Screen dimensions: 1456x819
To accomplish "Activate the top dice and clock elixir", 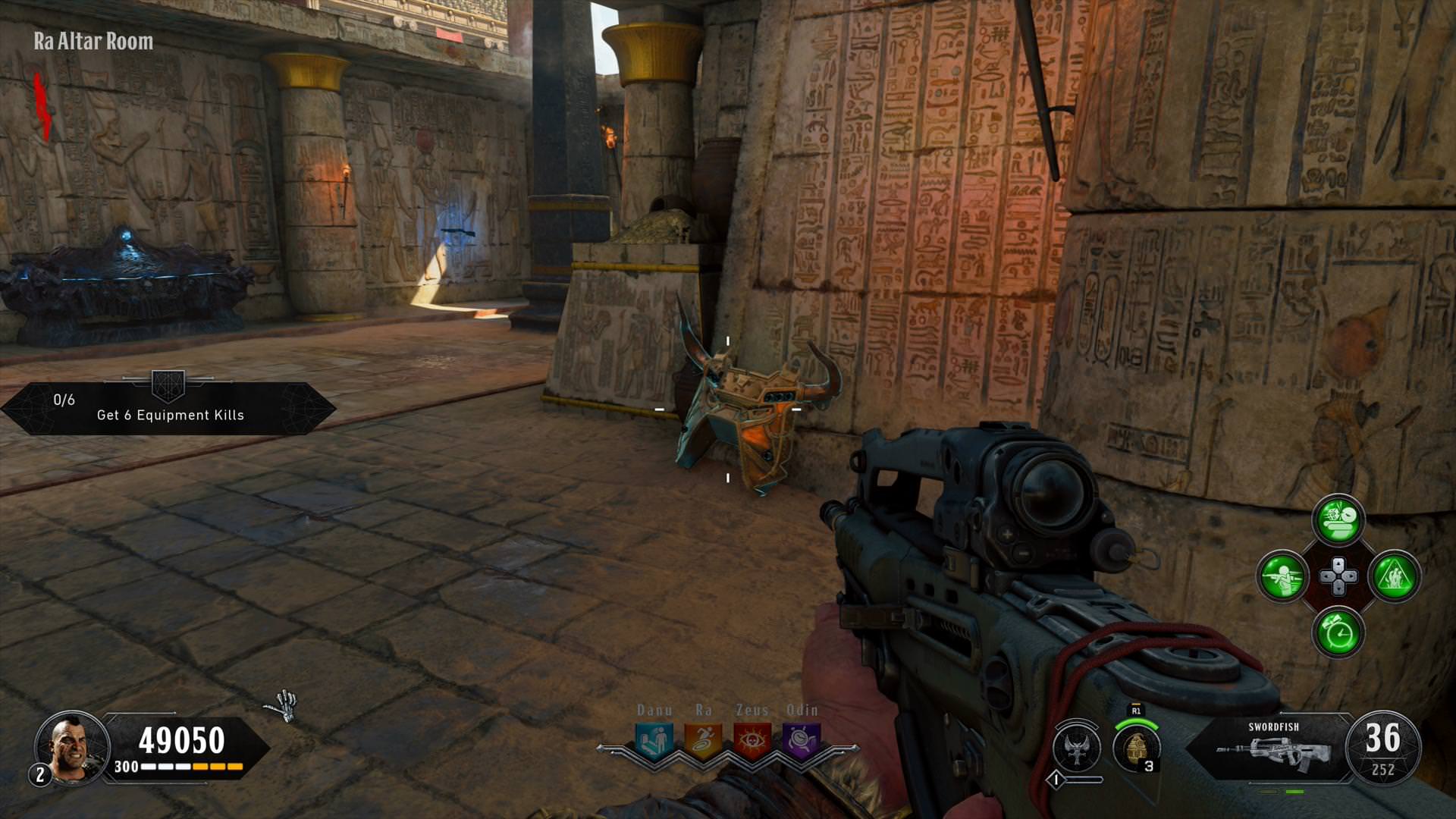I will [1338, 520].
